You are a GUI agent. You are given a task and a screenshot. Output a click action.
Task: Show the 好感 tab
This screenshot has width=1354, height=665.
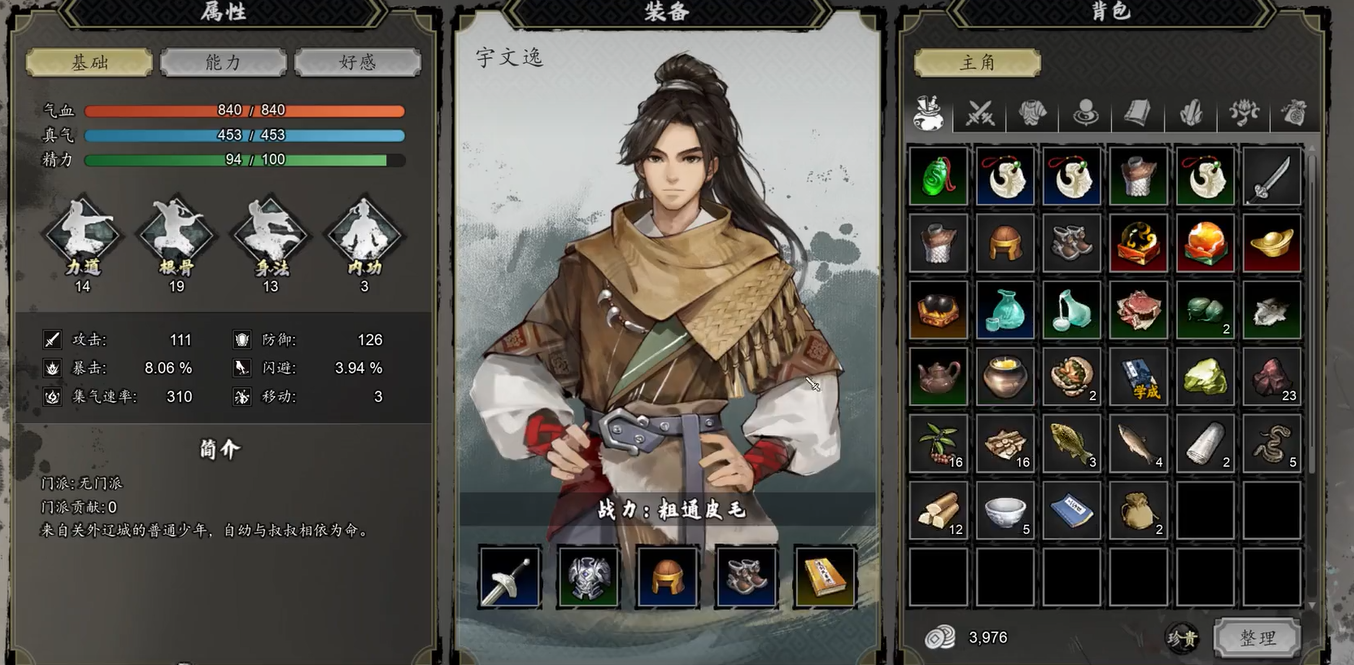357,62
